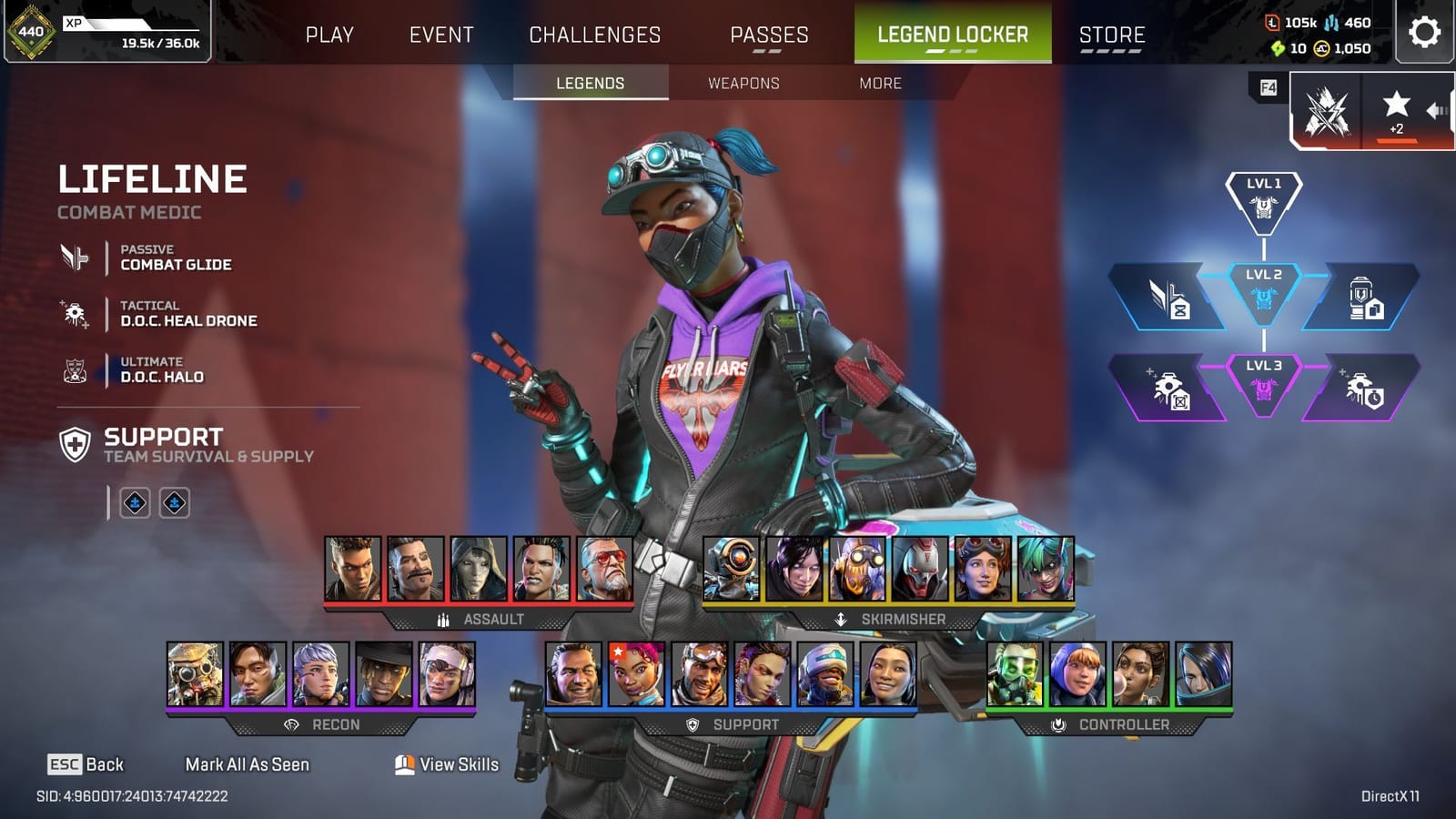
Task: Click the Controller category icon
Action: [1057, 725]
